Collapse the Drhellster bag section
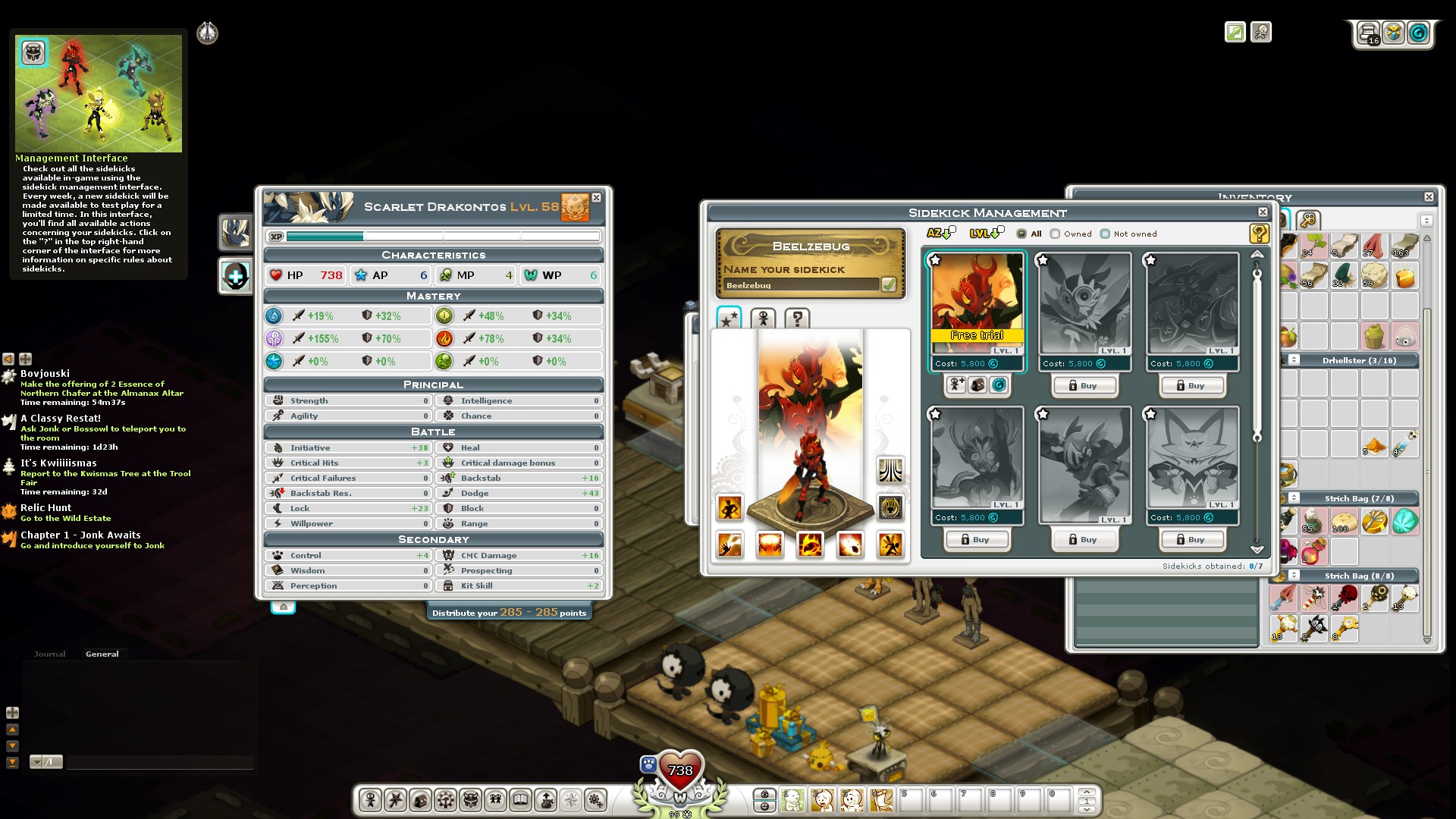Image resolution: width=1456 pixels, height=819 pixels. [x=1294, y=360]
